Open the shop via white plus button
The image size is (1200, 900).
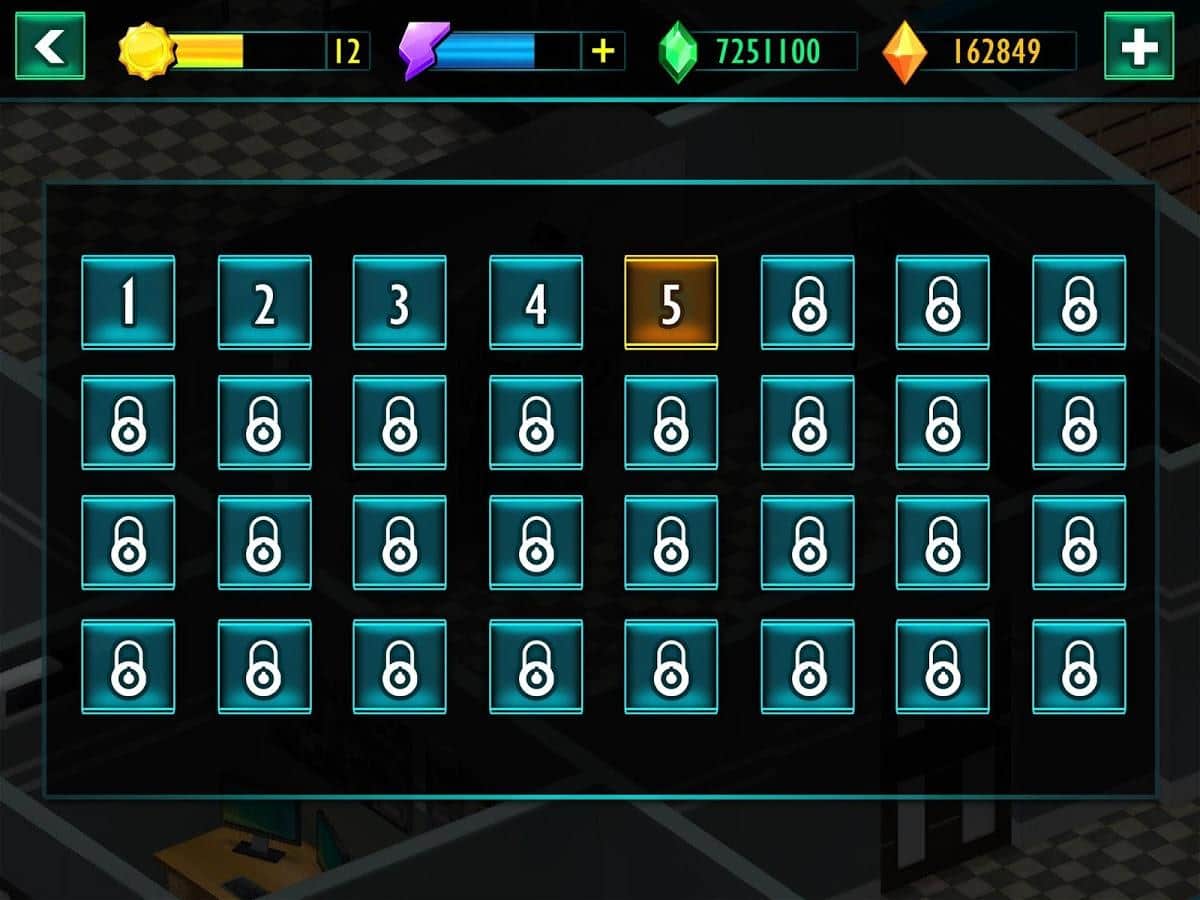click(x=1138, y=46)
